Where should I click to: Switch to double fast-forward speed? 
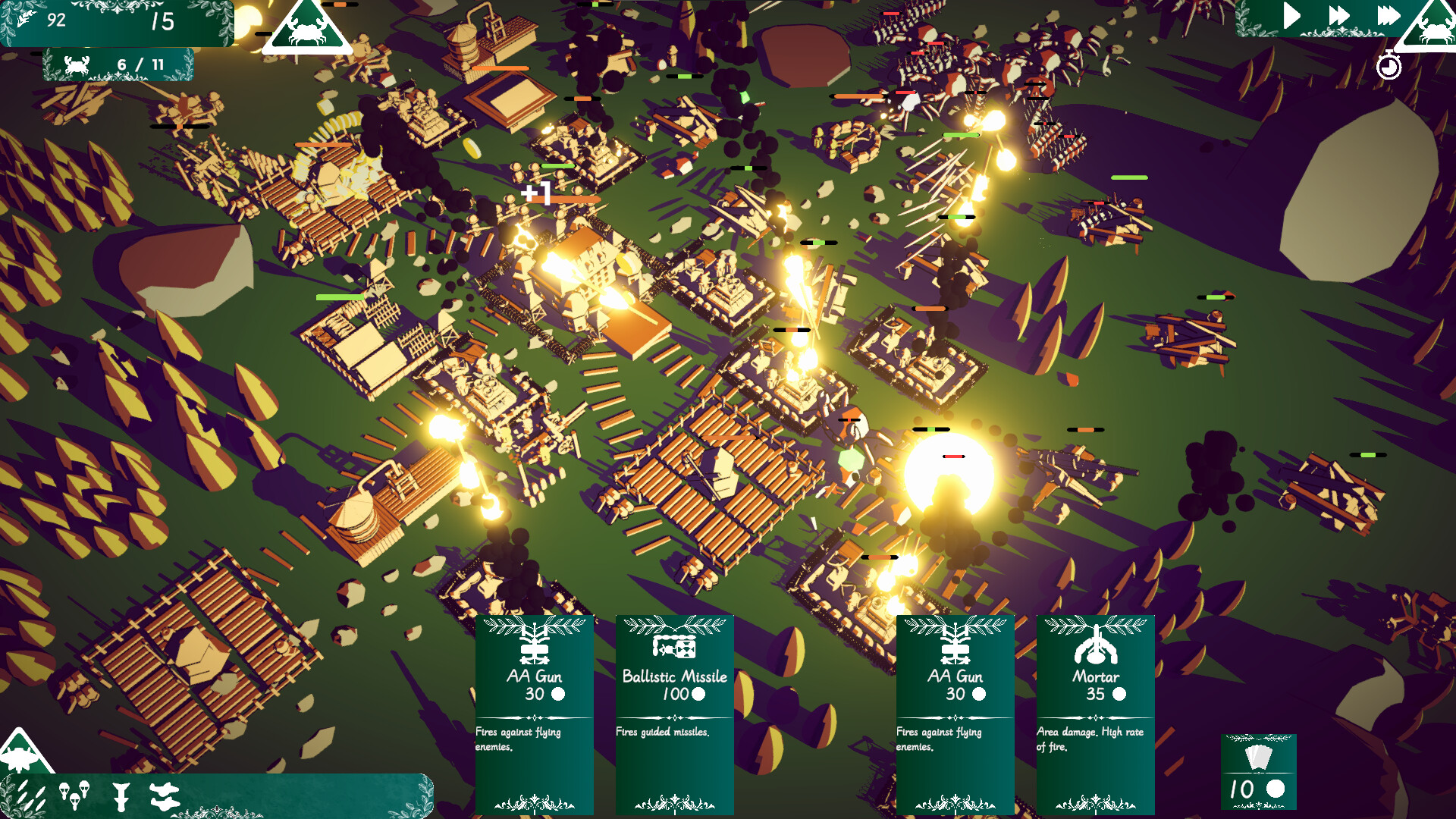click(x=1338, y=16)
